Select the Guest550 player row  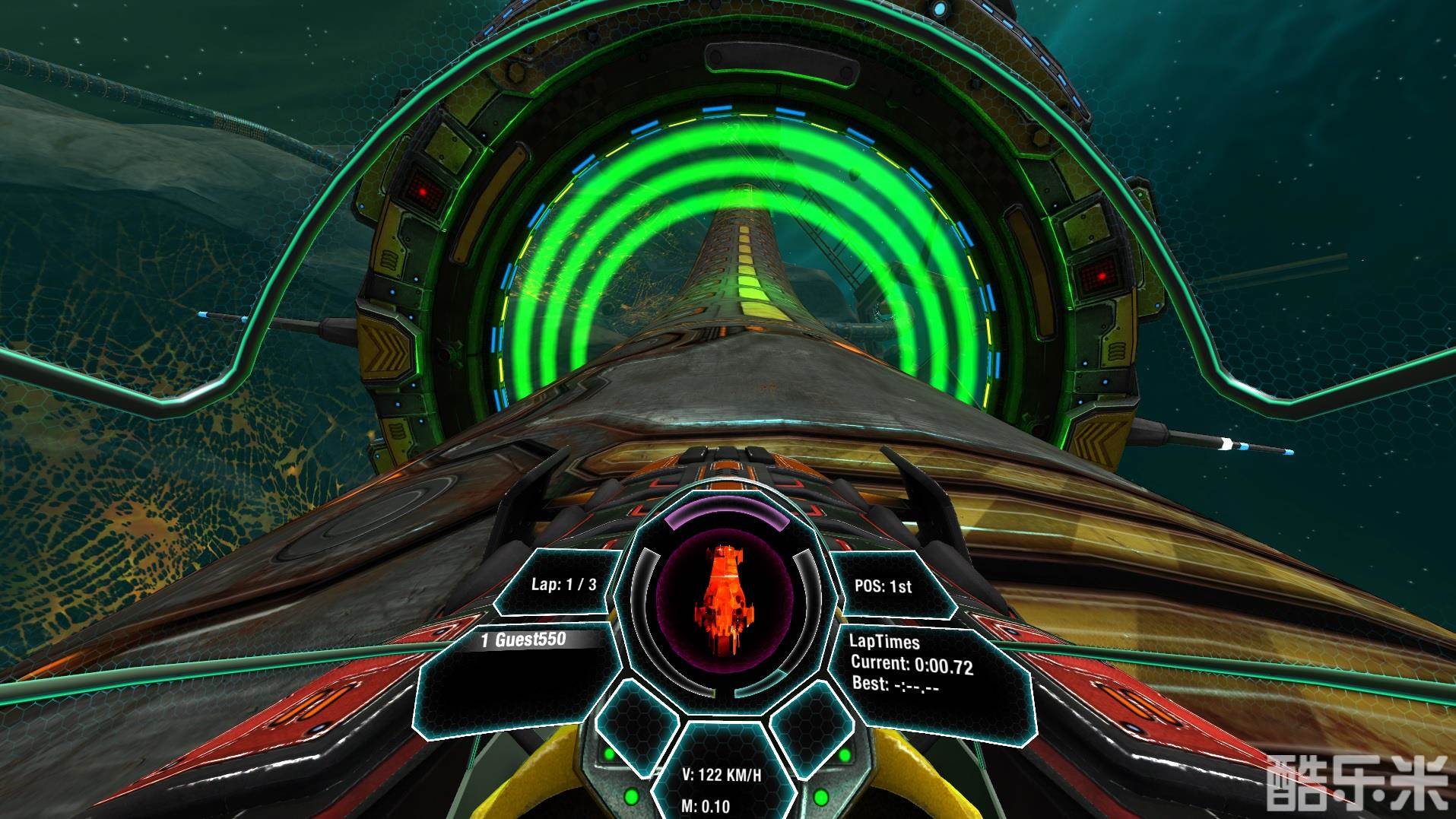524,640
